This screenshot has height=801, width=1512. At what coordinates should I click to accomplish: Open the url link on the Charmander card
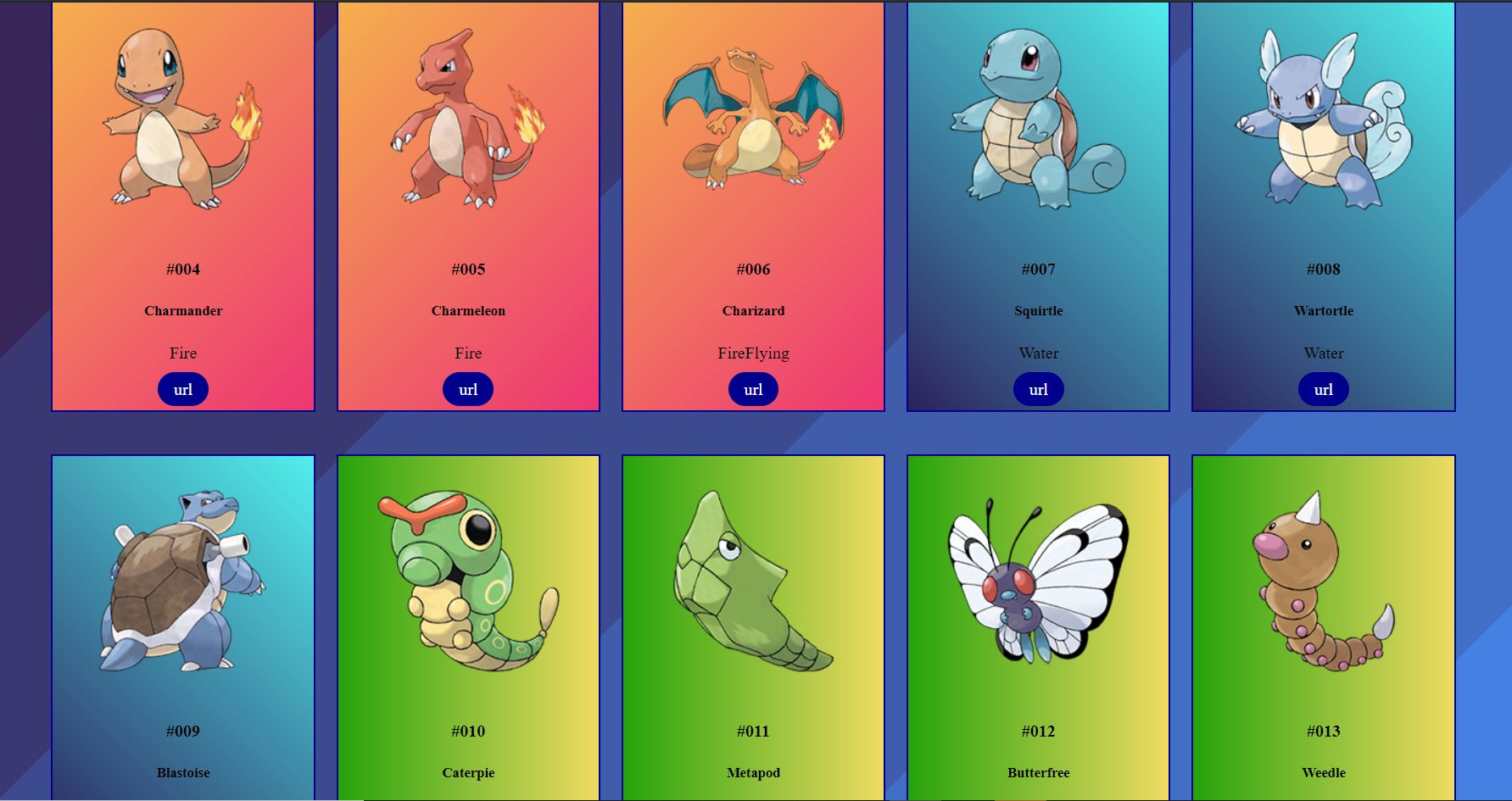(182, 389)
